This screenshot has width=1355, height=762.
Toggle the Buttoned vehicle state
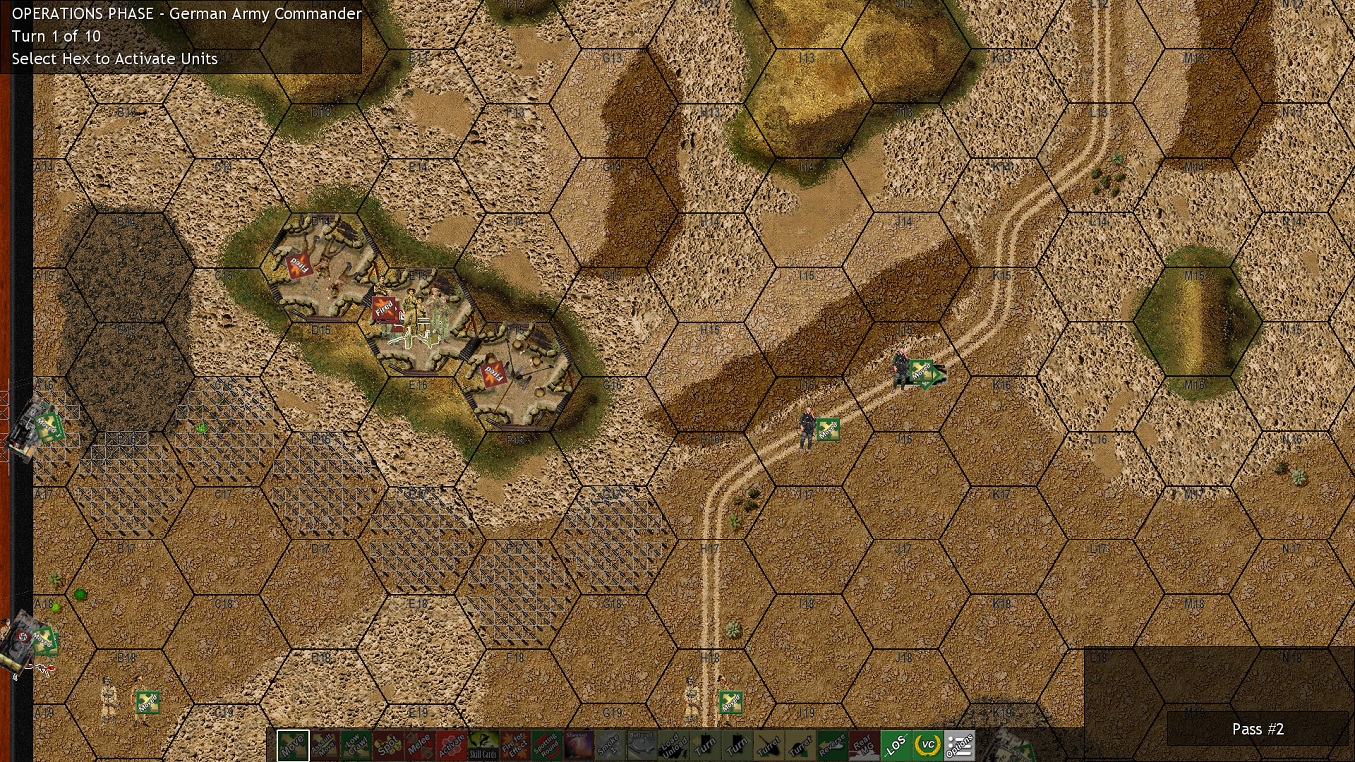(x=641, y=745)
